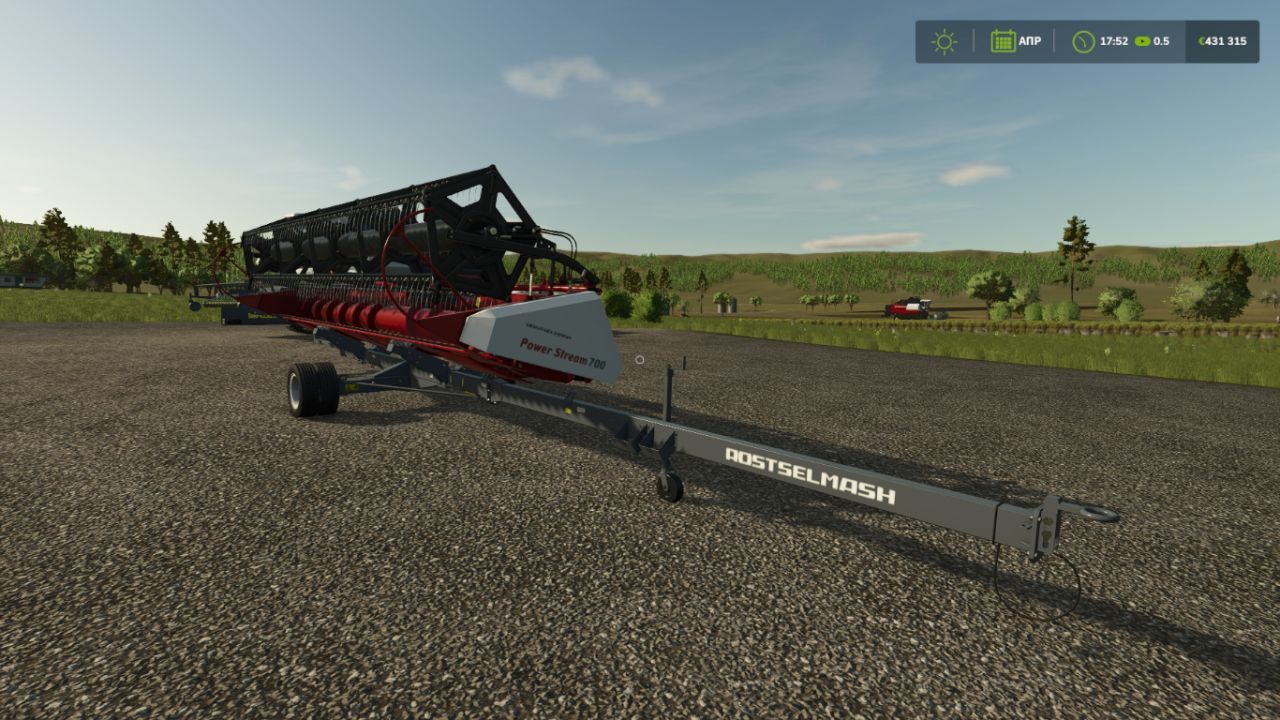1280x720 pixels.
Task: Select the top-right HUD bar
Action: 1090,42
